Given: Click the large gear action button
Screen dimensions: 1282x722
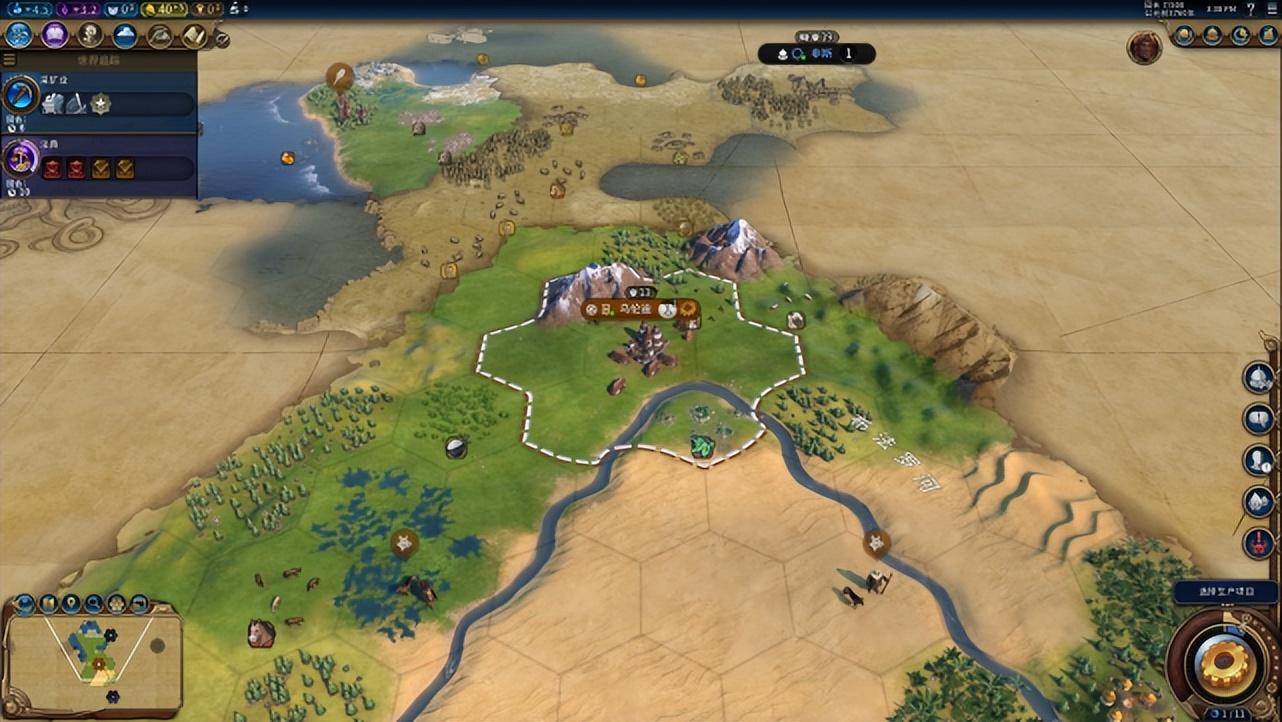Looking at the screenshot, I should pos(1225,663).
